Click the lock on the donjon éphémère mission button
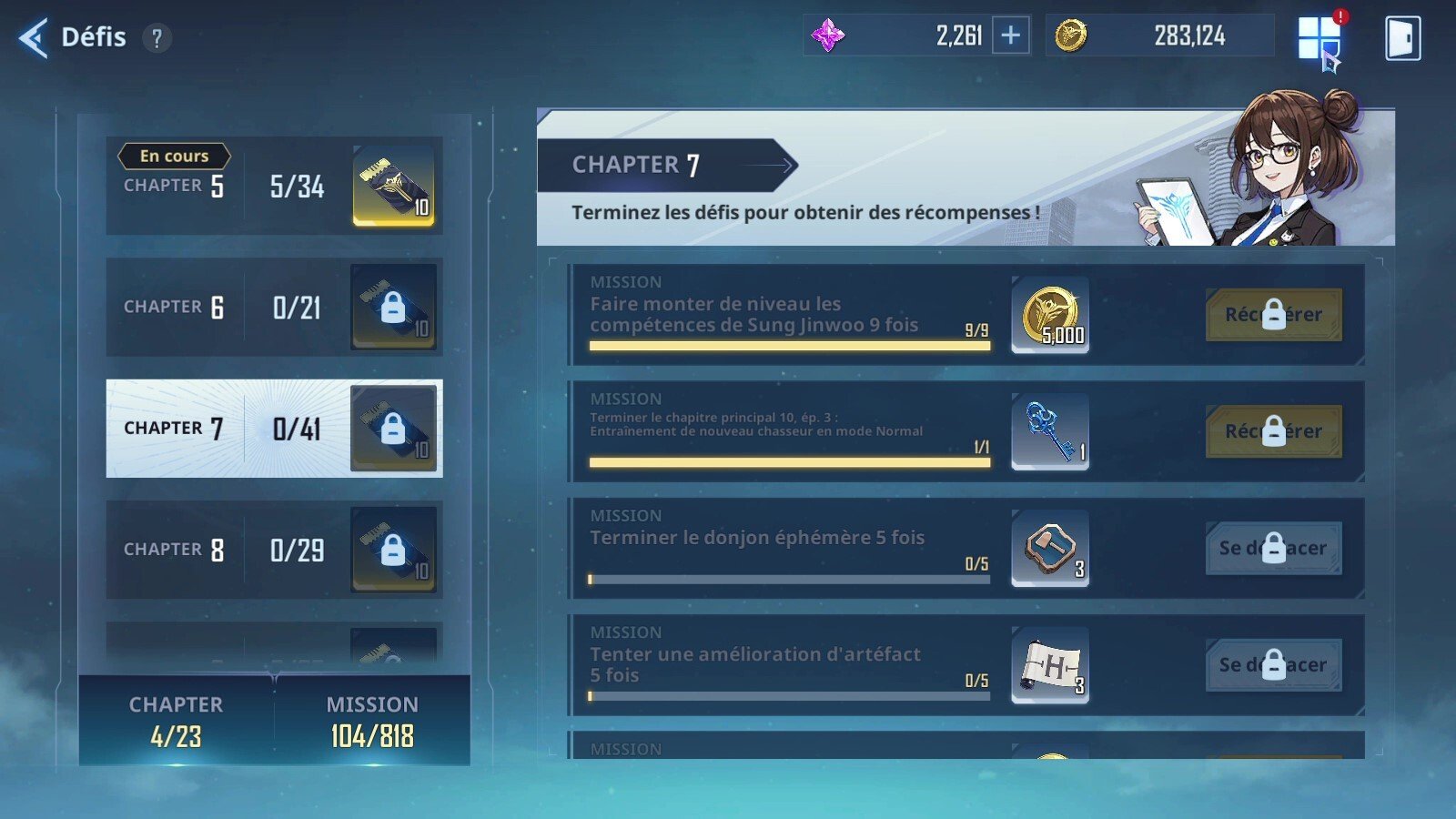Image resolution: width=1456 pixels, height=819 pixels. tap(1274, 549)
